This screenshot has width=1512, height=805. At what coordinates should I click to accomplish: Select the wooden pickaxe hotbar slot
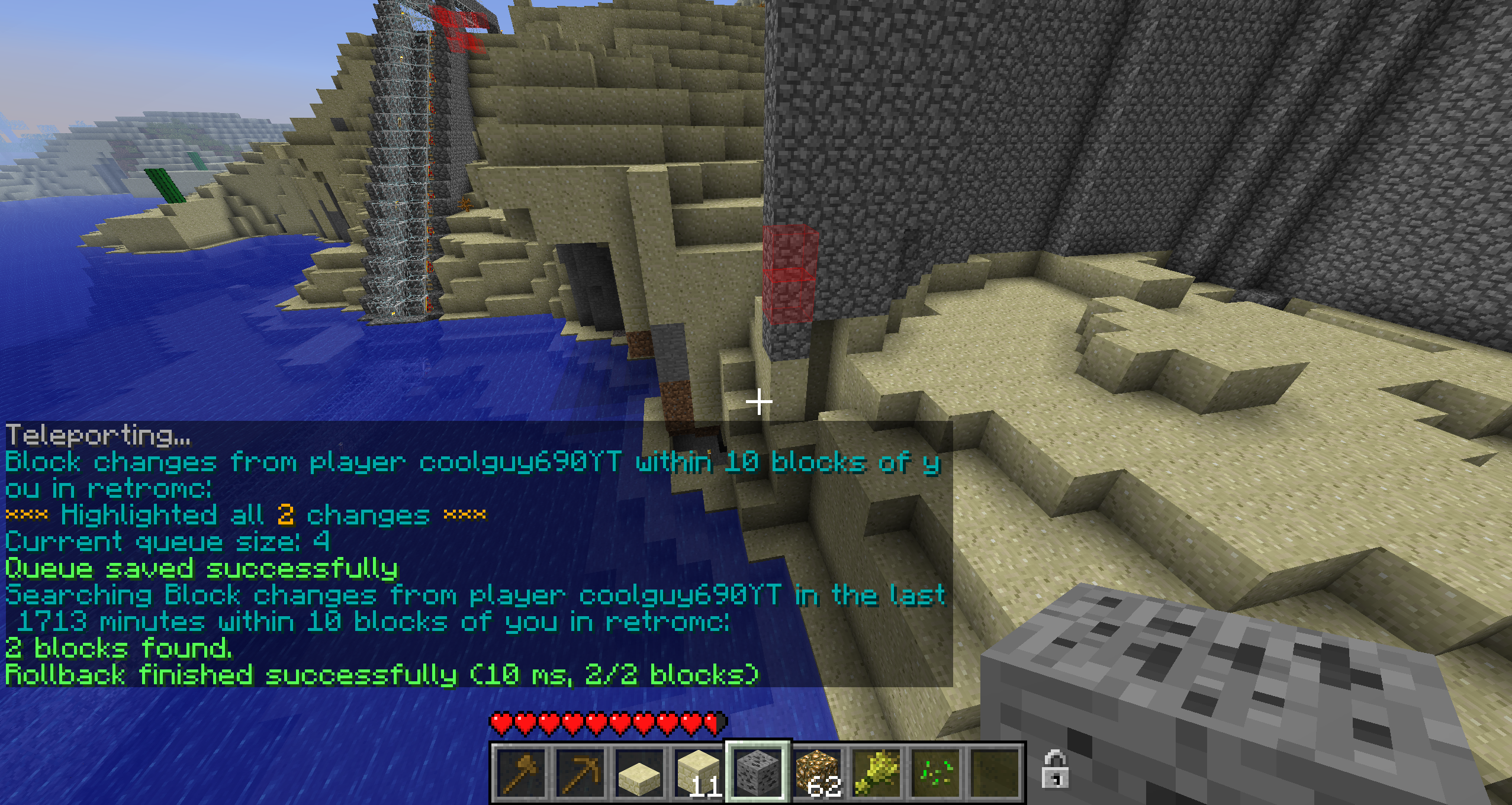pyautogui.click(x=580, y=772)
